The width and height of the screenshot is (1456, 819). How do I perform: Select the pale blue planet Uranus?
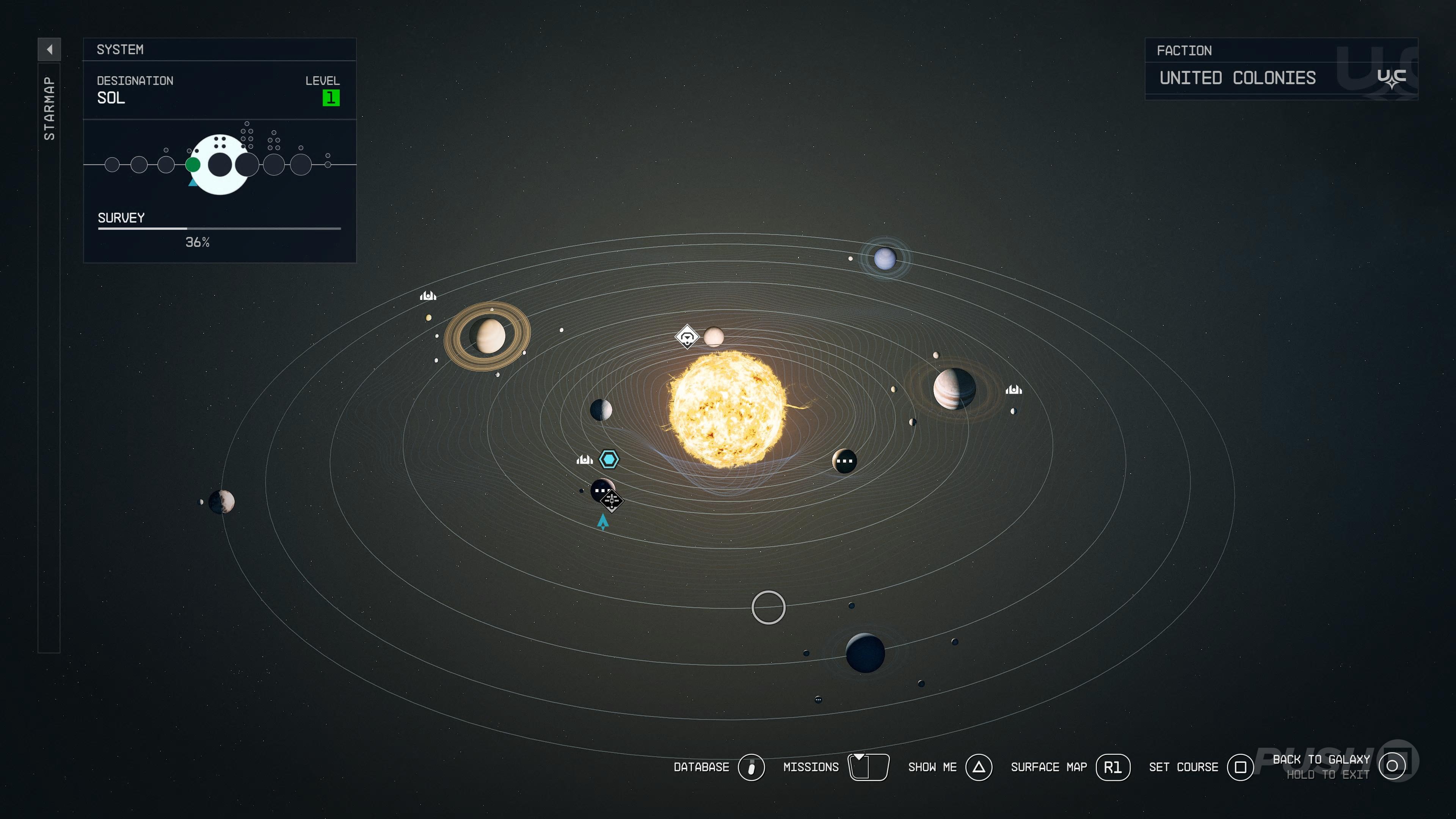[885, 259]
